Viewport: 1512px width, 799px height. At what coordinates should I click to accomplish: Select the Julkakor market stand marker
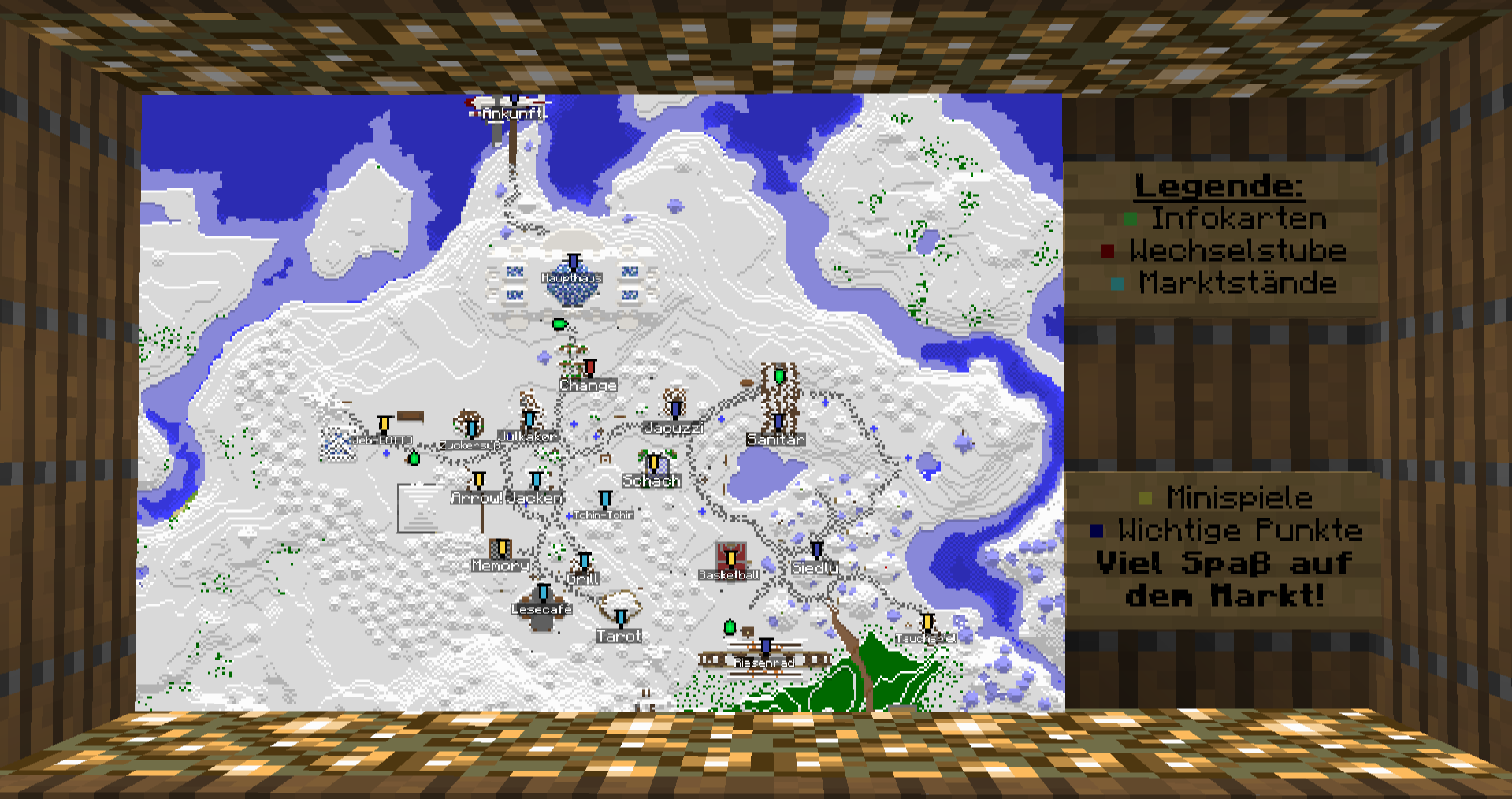(x=529, y=420)
